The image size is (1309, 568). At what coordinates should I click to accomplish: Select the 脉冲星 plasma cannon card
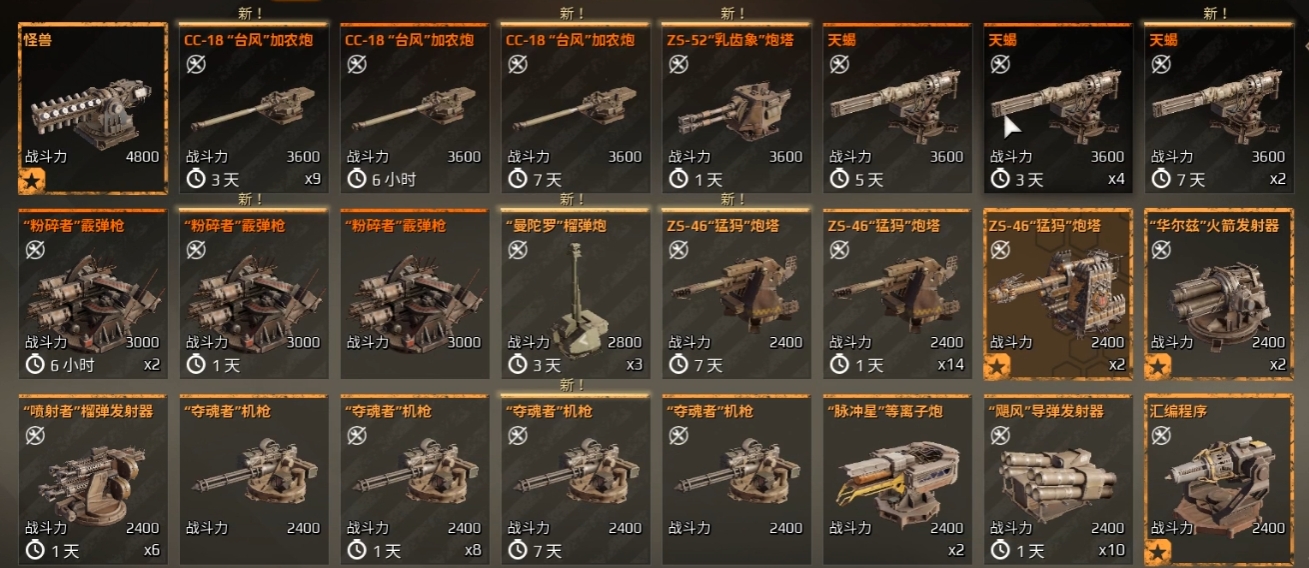tap(896, 480)
